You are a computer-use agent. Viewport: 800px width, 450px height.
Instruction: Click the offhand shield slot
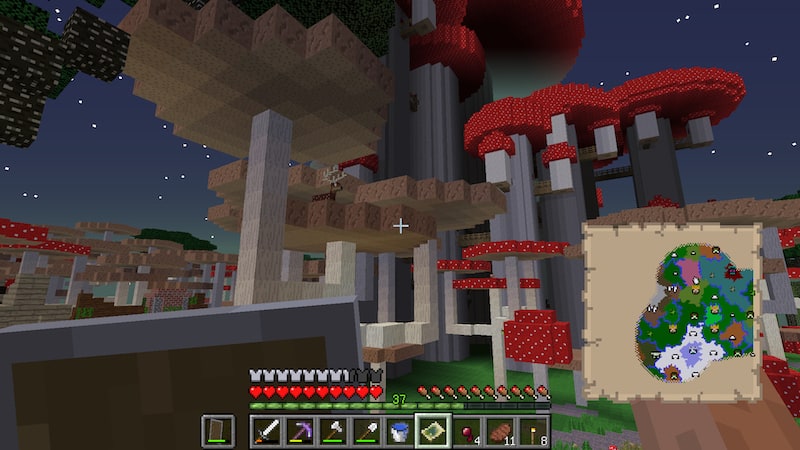point(219,432)
